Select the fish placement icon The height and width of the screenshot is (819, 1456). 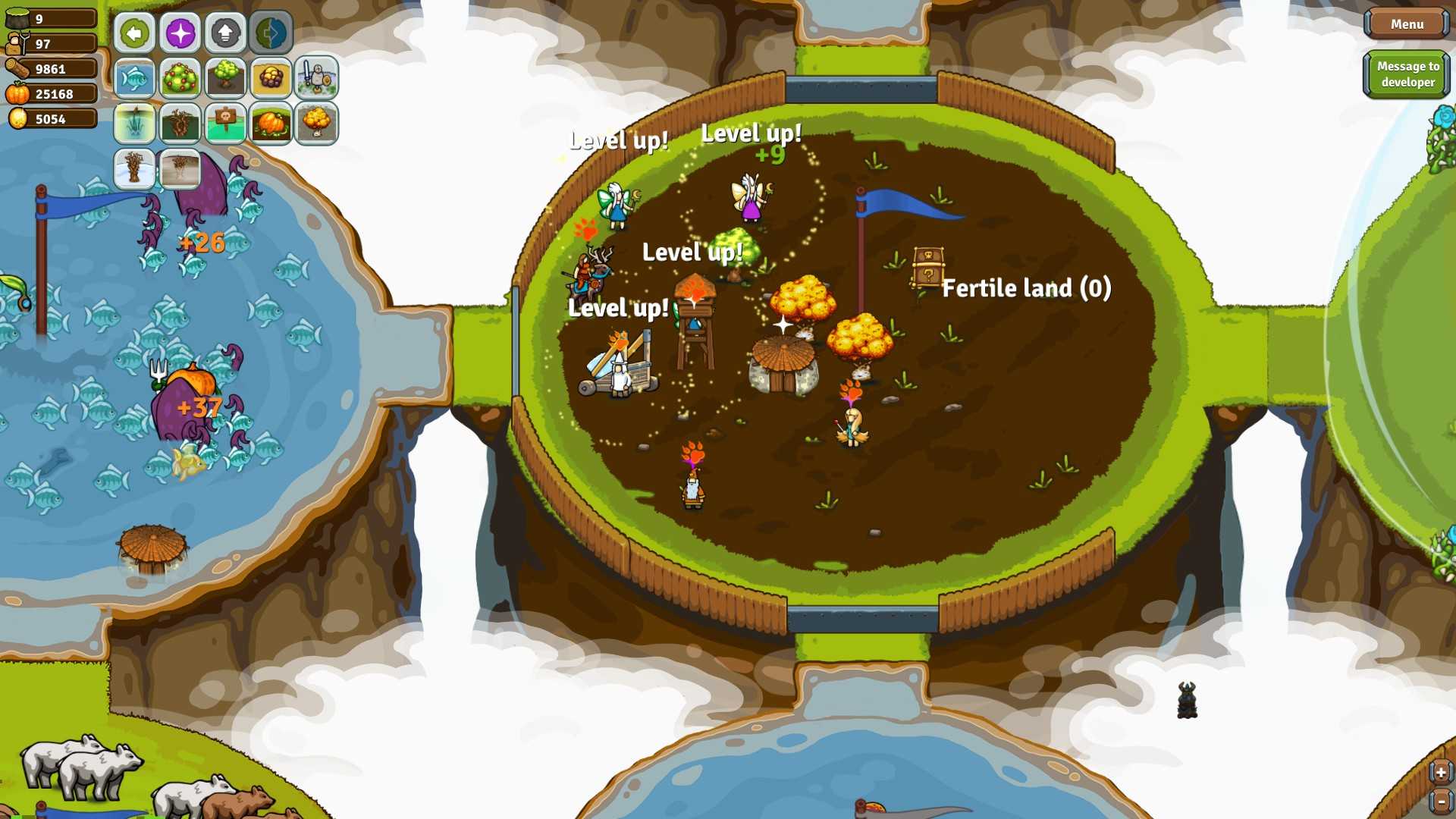click(135, 78)
